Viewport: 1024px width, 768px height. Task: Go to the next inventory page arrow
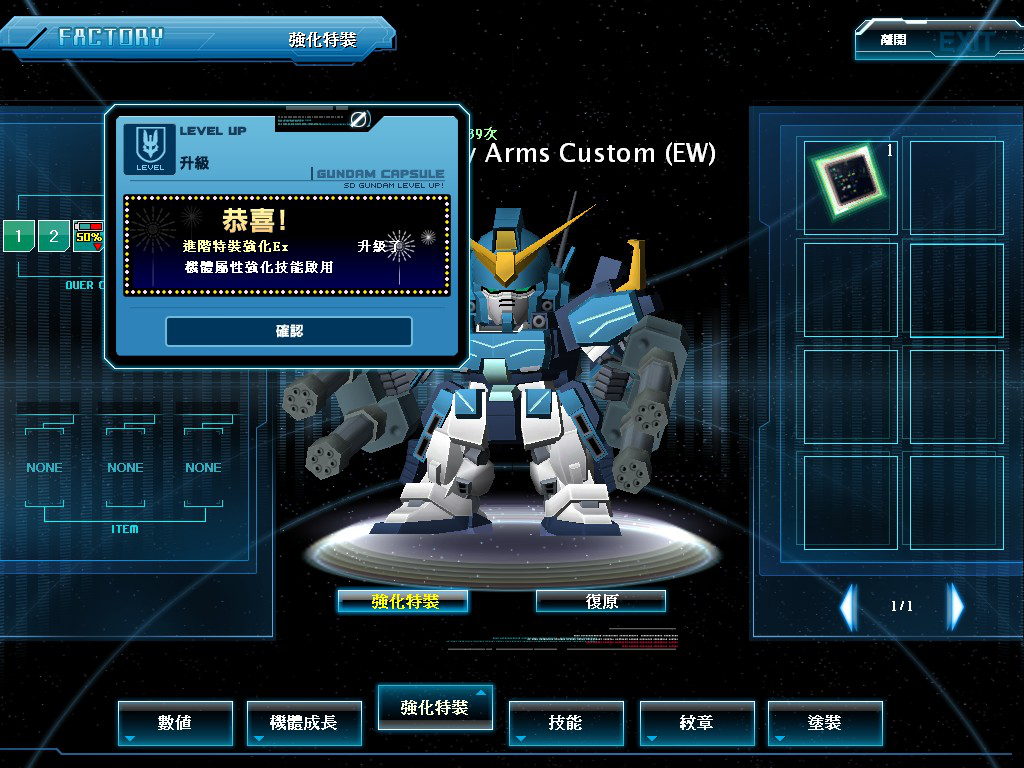coord(956,606)
